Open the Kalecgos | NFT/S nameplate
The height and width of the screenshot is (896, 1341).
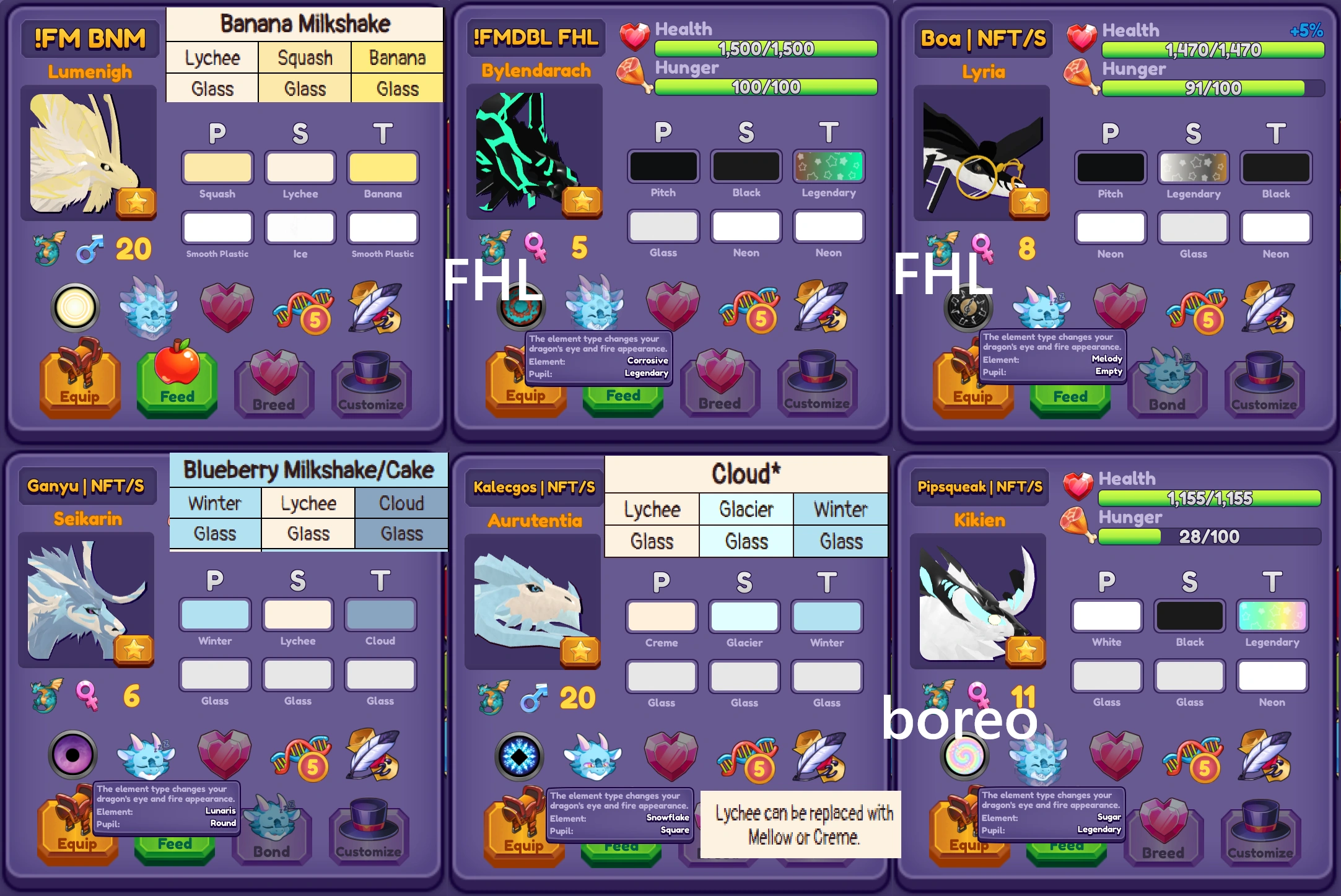(x=533, y=487)
